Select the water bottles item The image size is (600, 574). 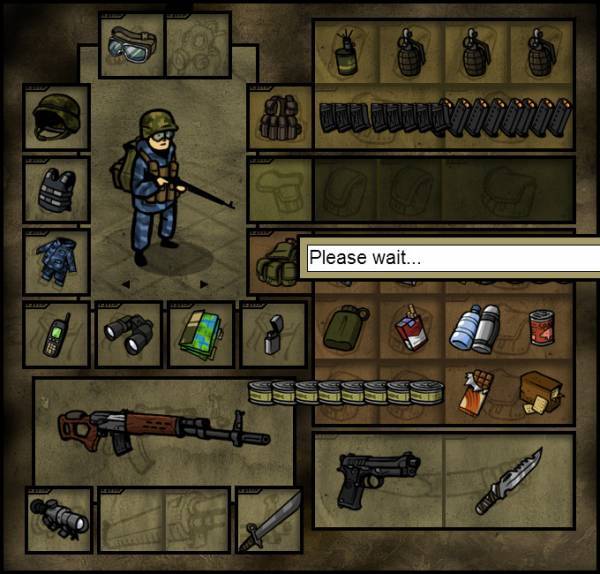(473, 327)
